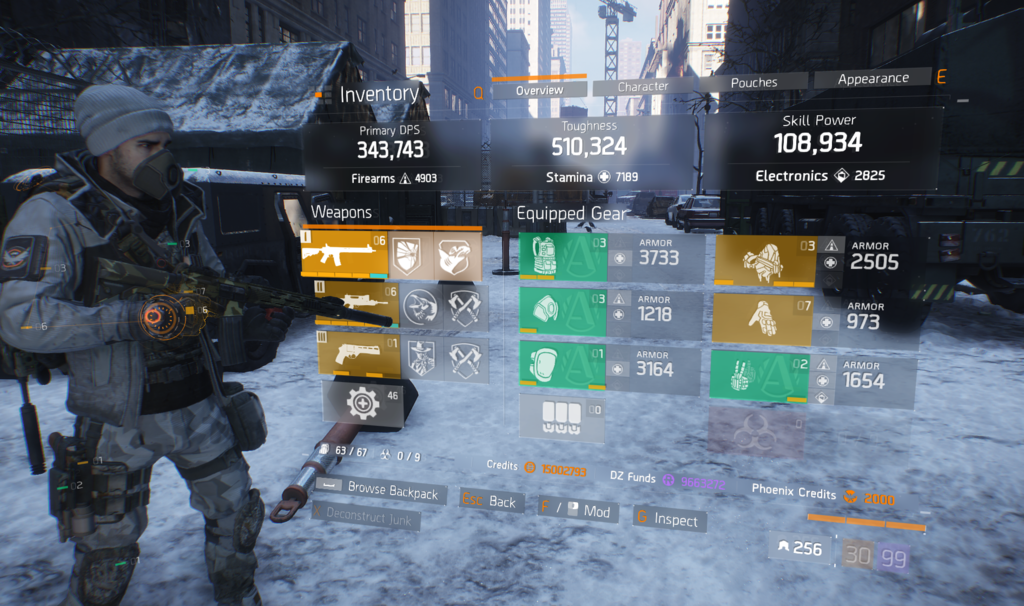
Task: Select the biohazard contaminated items slot
Action: pos(755,429)
